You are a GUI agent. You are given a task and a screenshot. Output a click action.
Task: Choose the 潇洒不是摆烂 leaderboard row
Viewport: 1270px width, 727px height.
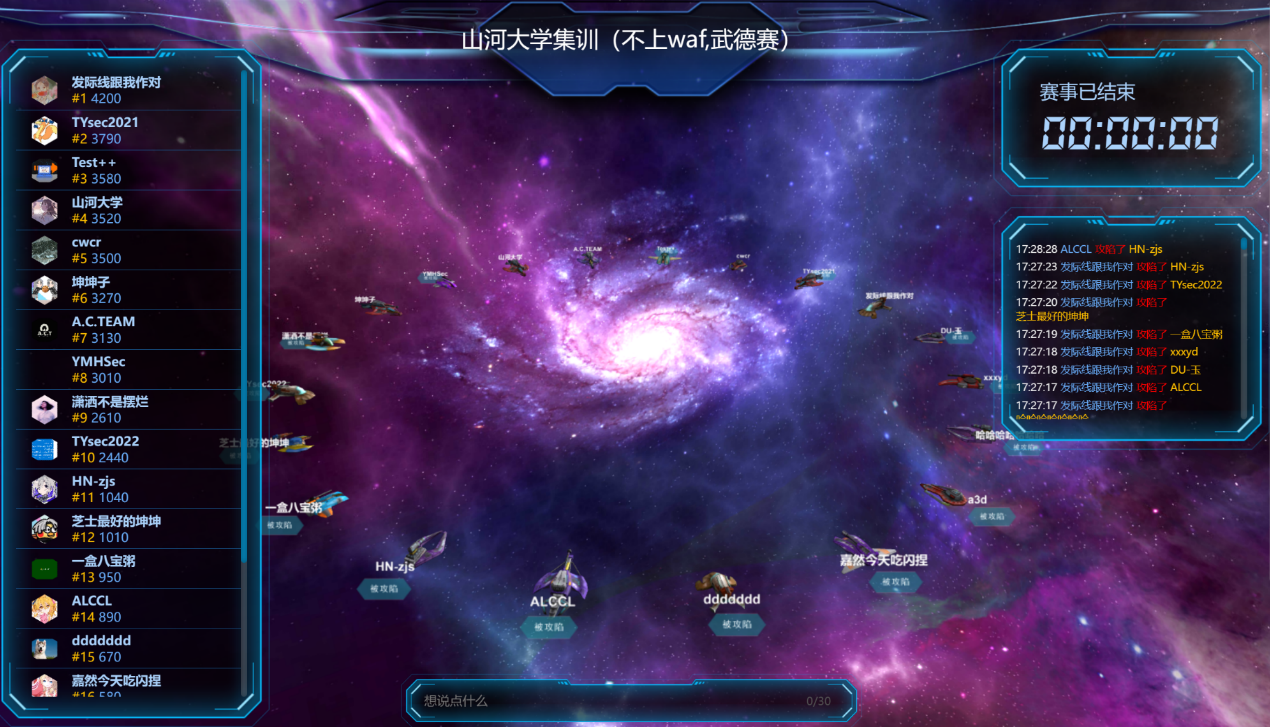[130, 410]
